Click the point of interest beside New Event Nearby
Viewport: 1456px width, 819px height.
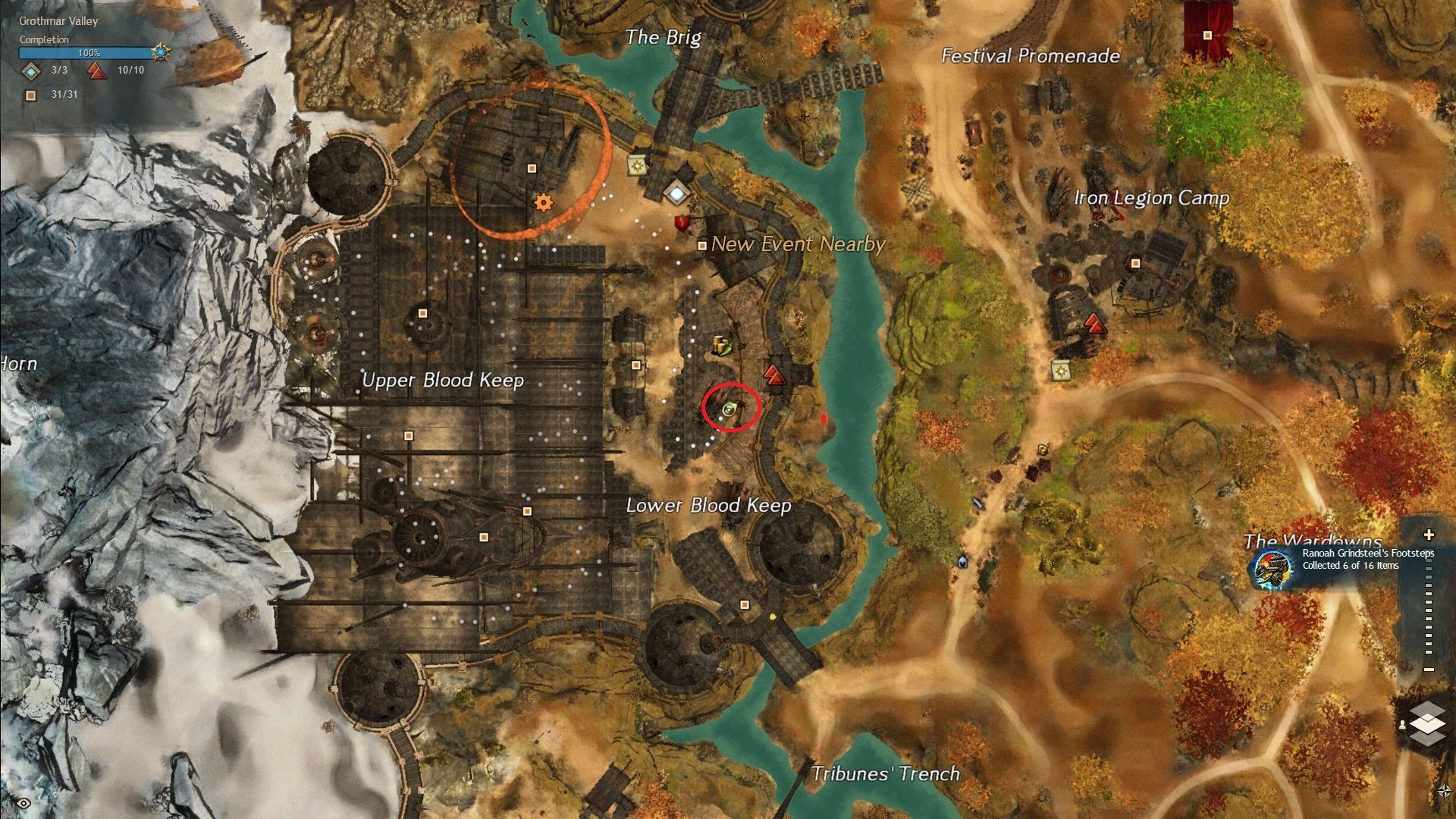pyautogui.click(x=702, y=246)
